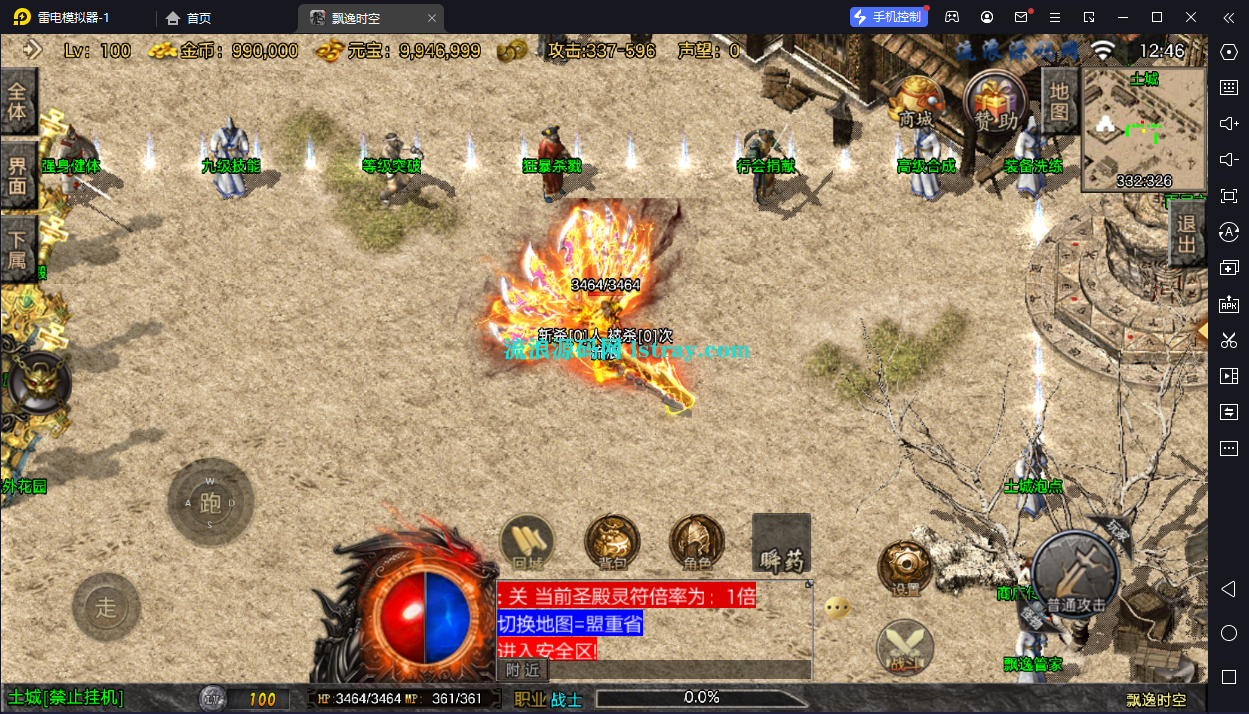Viewport: 1249px width, 714px height.
Task: Open the 设置 gear settings icon
Action: click(x=905, y=568)
